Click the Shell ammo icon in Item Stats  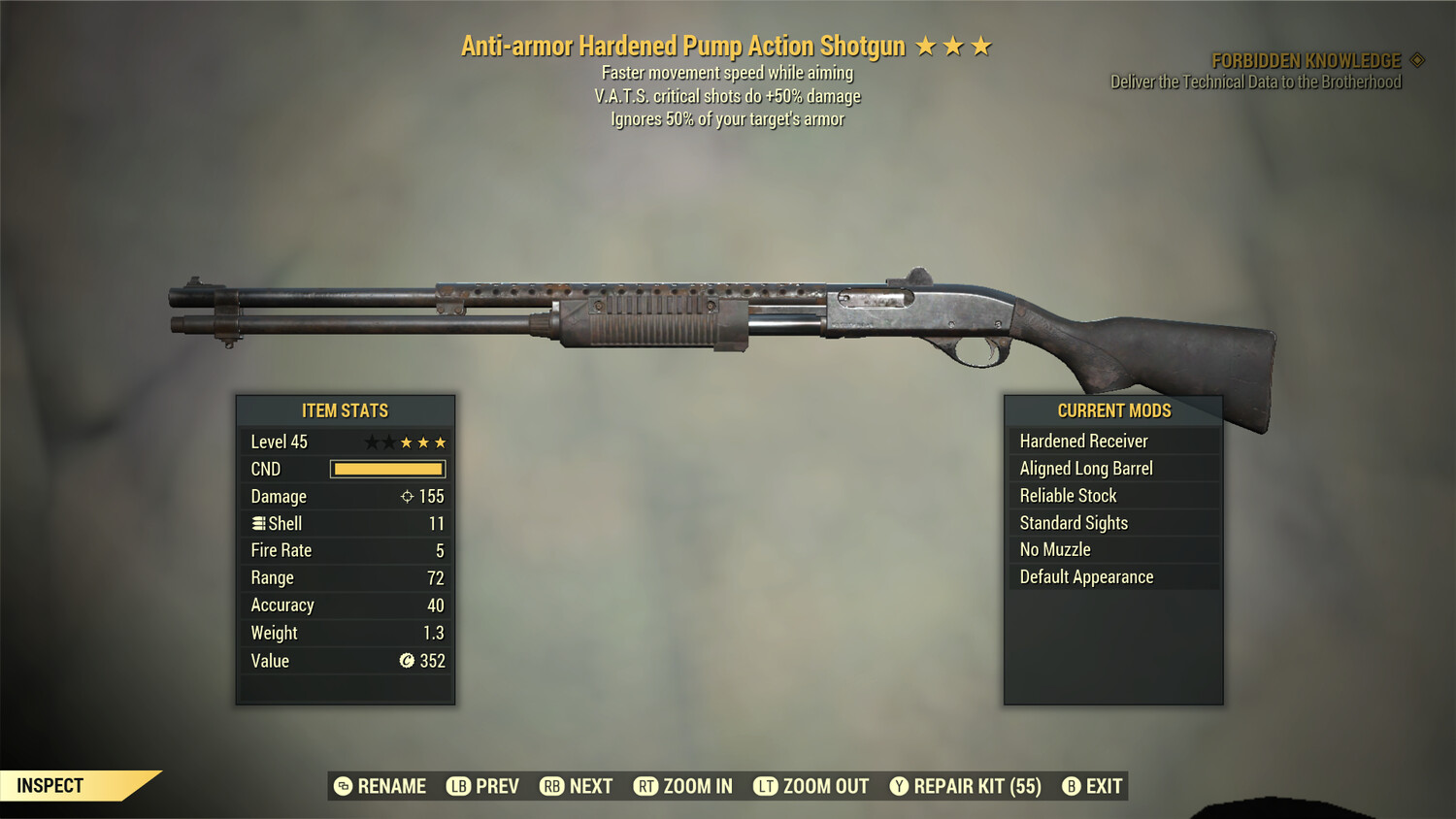[258, 523]
